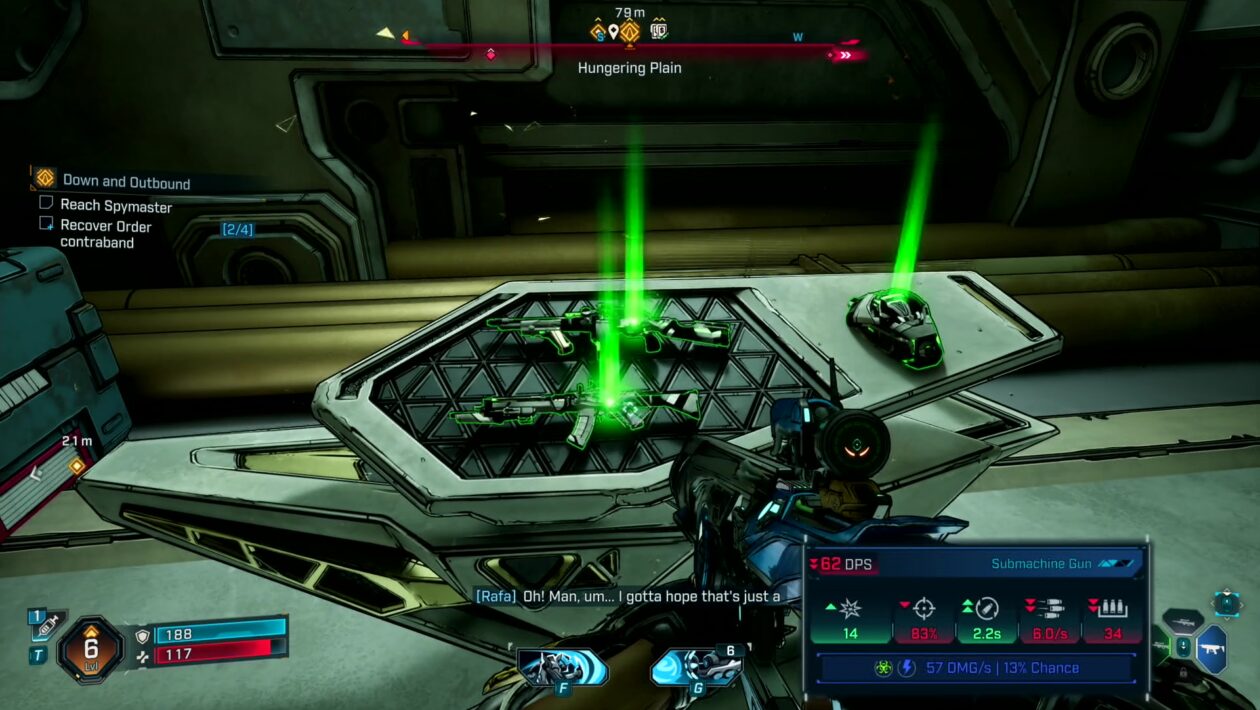
Task: Use the syringe repkit slot
Action: tap(47, 626)
